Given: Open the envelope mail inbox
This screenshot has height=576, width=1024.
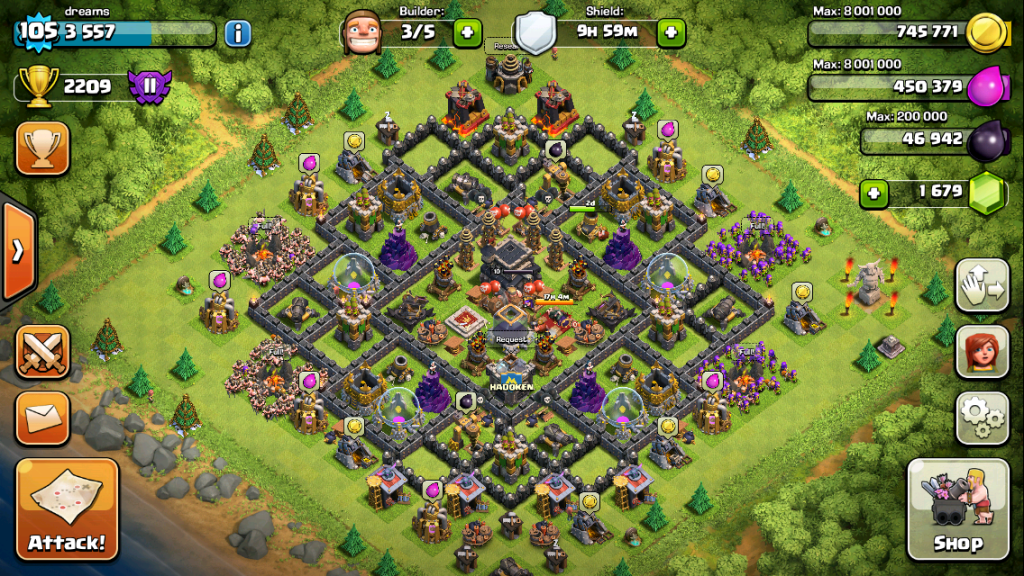Looking at the screenshot, I should [x=42, y=417].
